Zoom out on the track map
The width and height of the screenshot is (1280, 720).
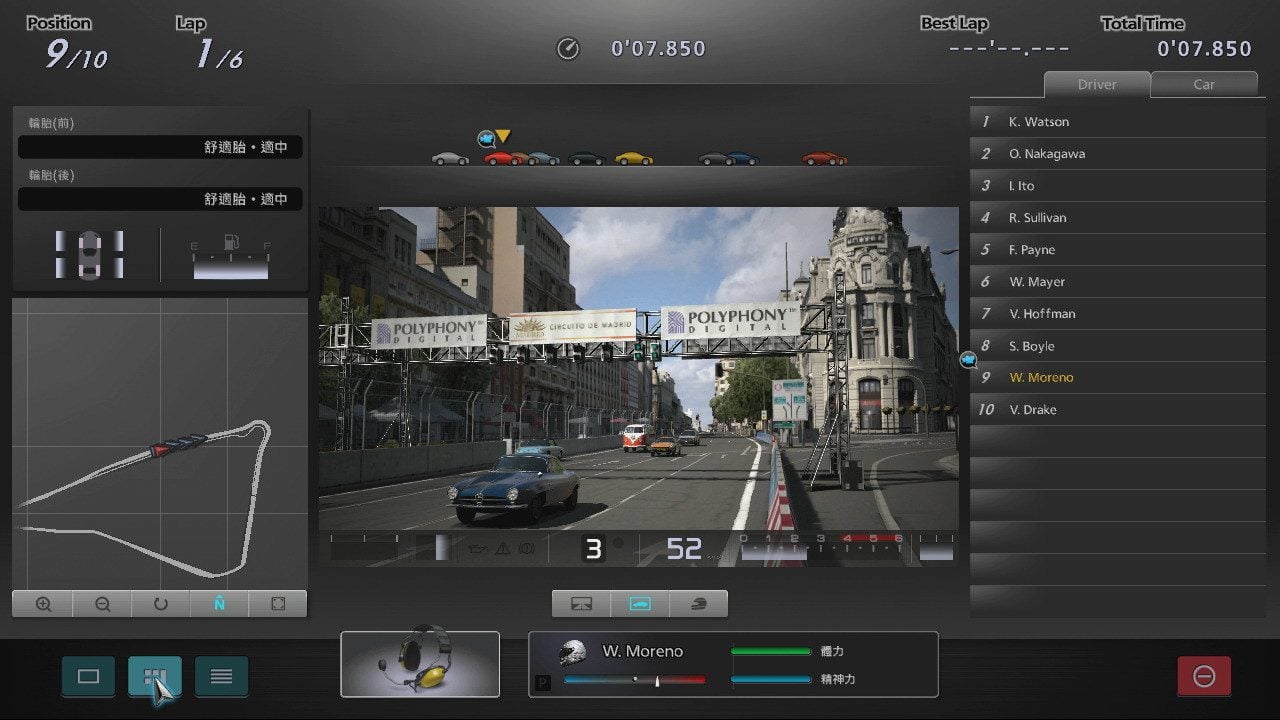101,603
